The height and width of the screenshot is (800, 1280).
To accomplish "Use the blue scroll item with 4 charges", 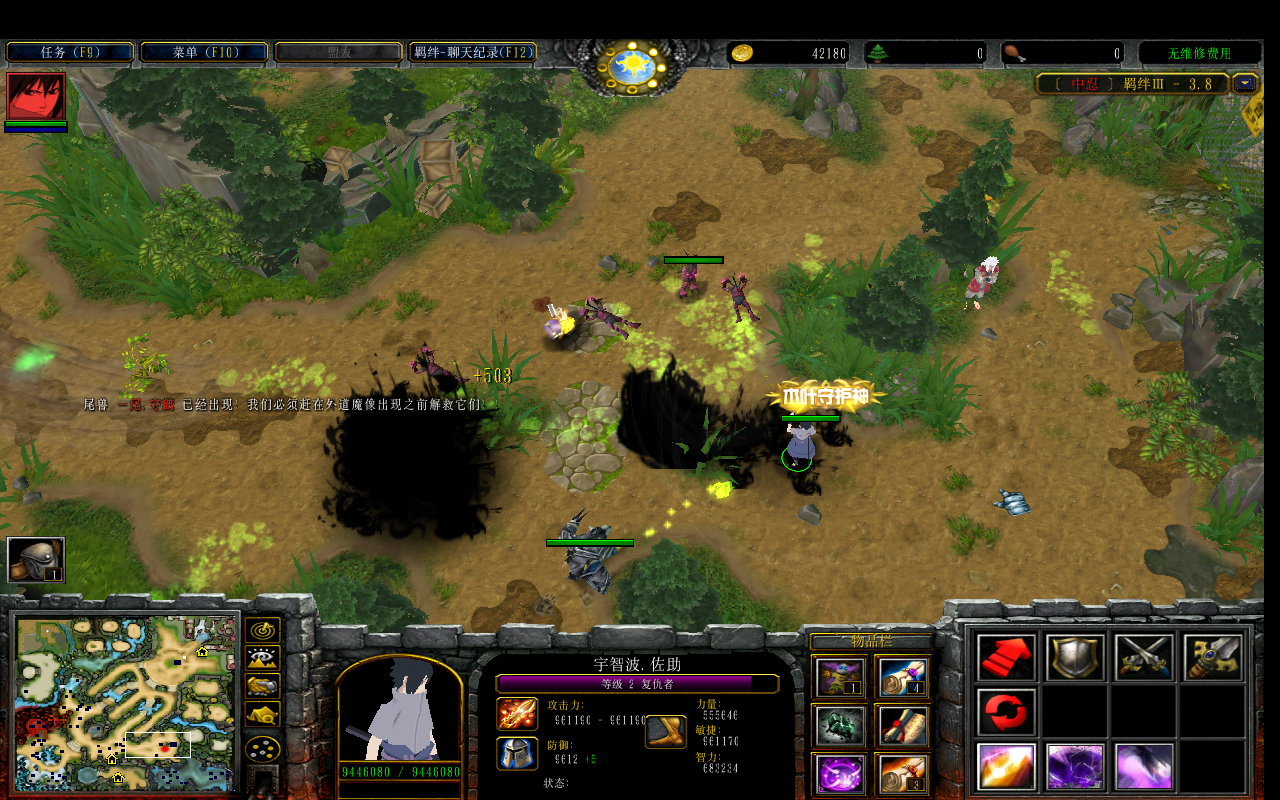I will [903, 677].
